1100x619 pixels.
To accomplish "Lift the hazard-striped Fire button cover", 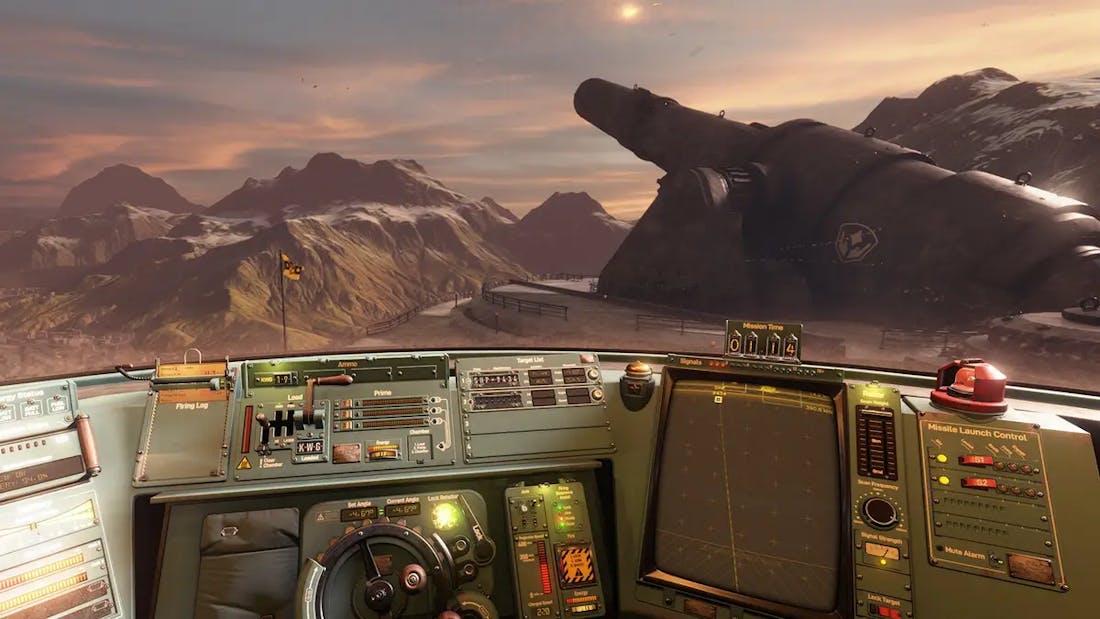I will coord(575,564).
